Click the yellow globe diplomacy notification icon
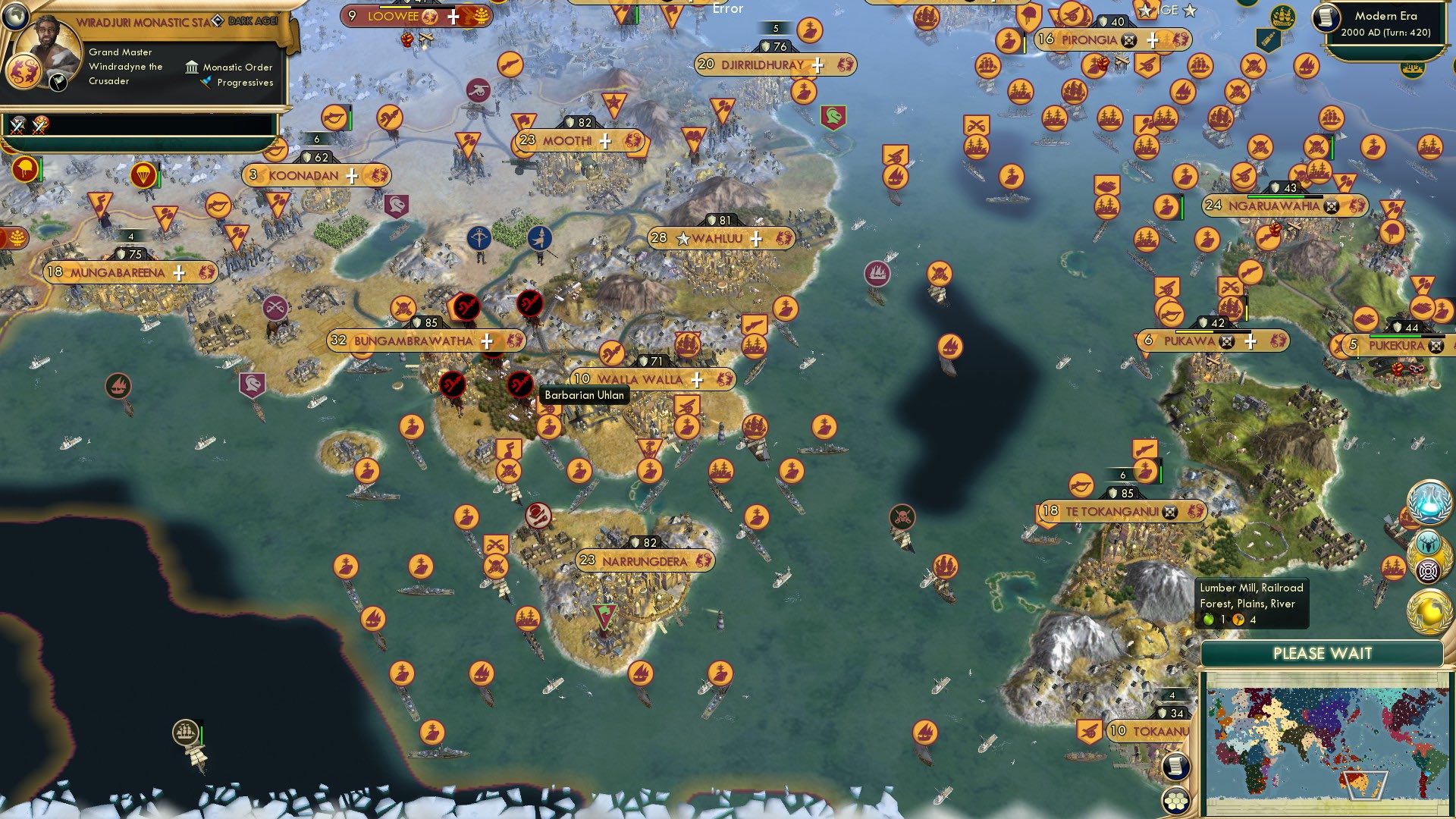Screen dimensions: 1456x819 (1429, 610)
